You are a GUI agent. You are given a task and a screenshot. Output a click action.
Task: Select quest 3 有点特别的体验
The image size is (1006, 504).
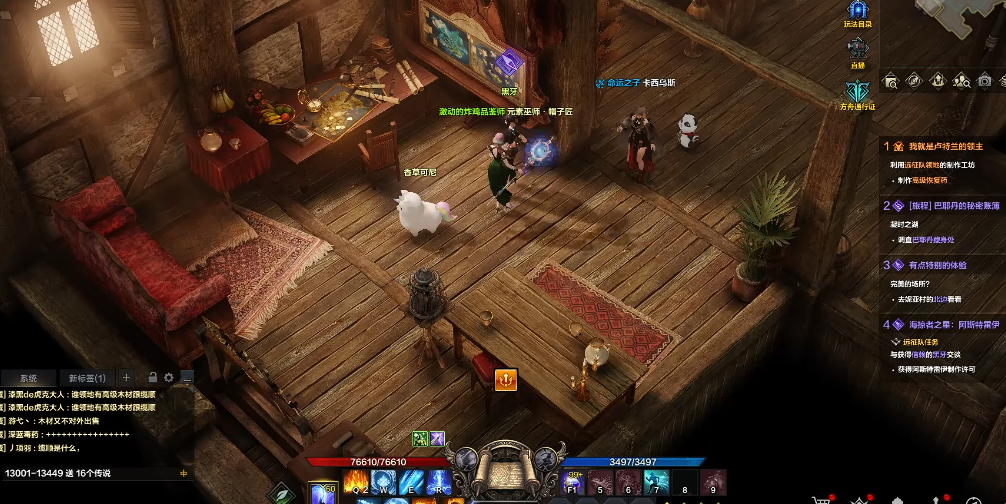point(937,265)
